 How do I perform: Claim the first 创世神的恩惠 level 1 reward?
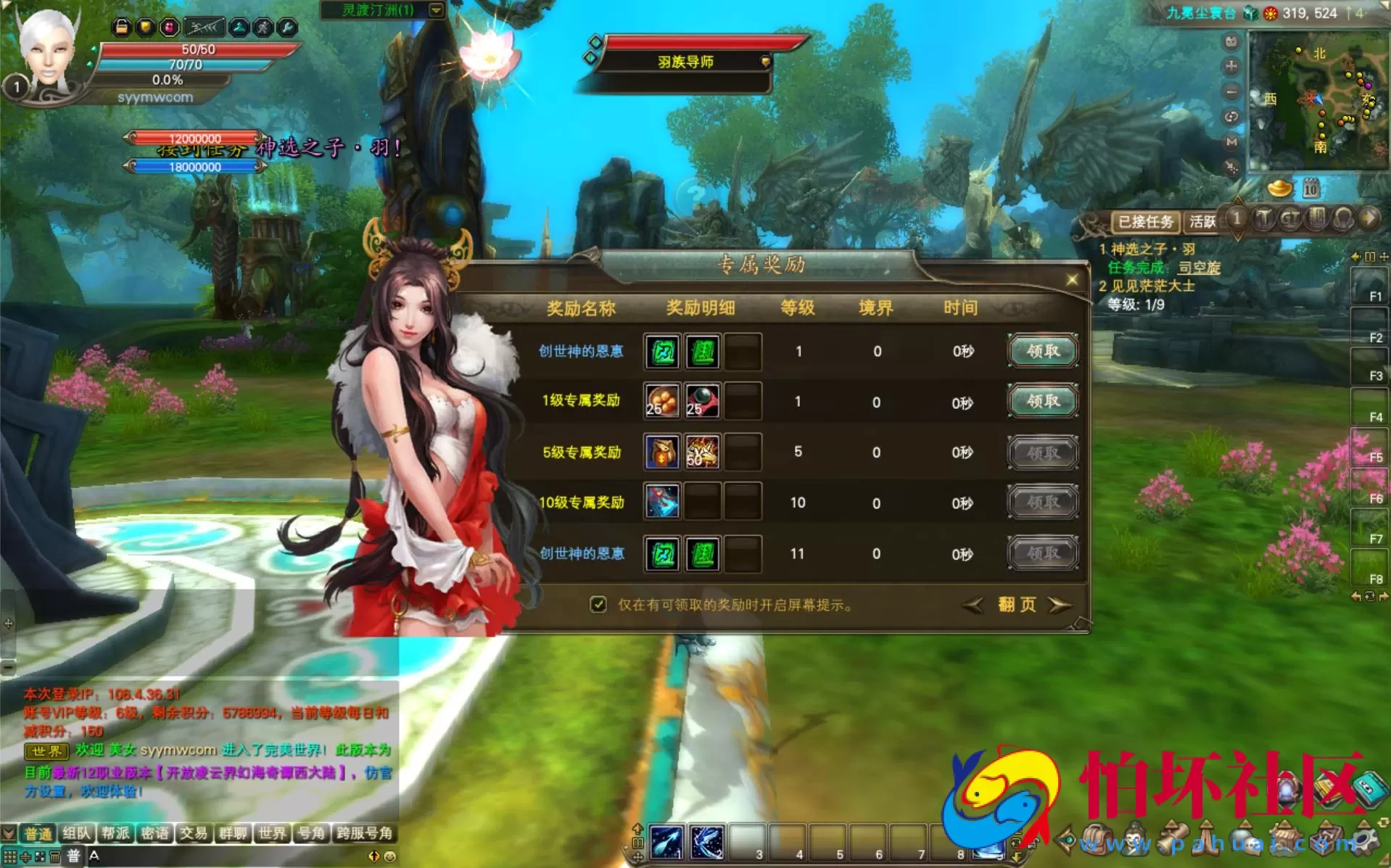[x=1042, y=351]
